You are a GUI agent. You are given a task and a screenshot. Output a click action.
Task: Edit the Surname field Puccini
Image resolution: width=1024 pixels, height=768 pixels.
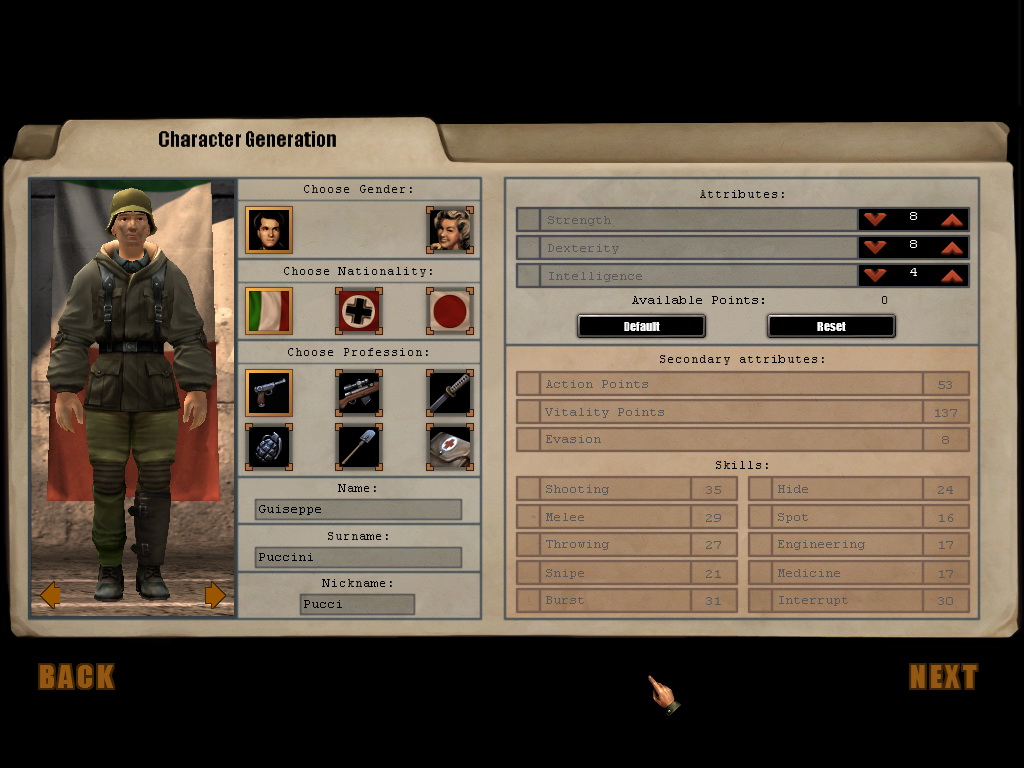tap(358, 557)
